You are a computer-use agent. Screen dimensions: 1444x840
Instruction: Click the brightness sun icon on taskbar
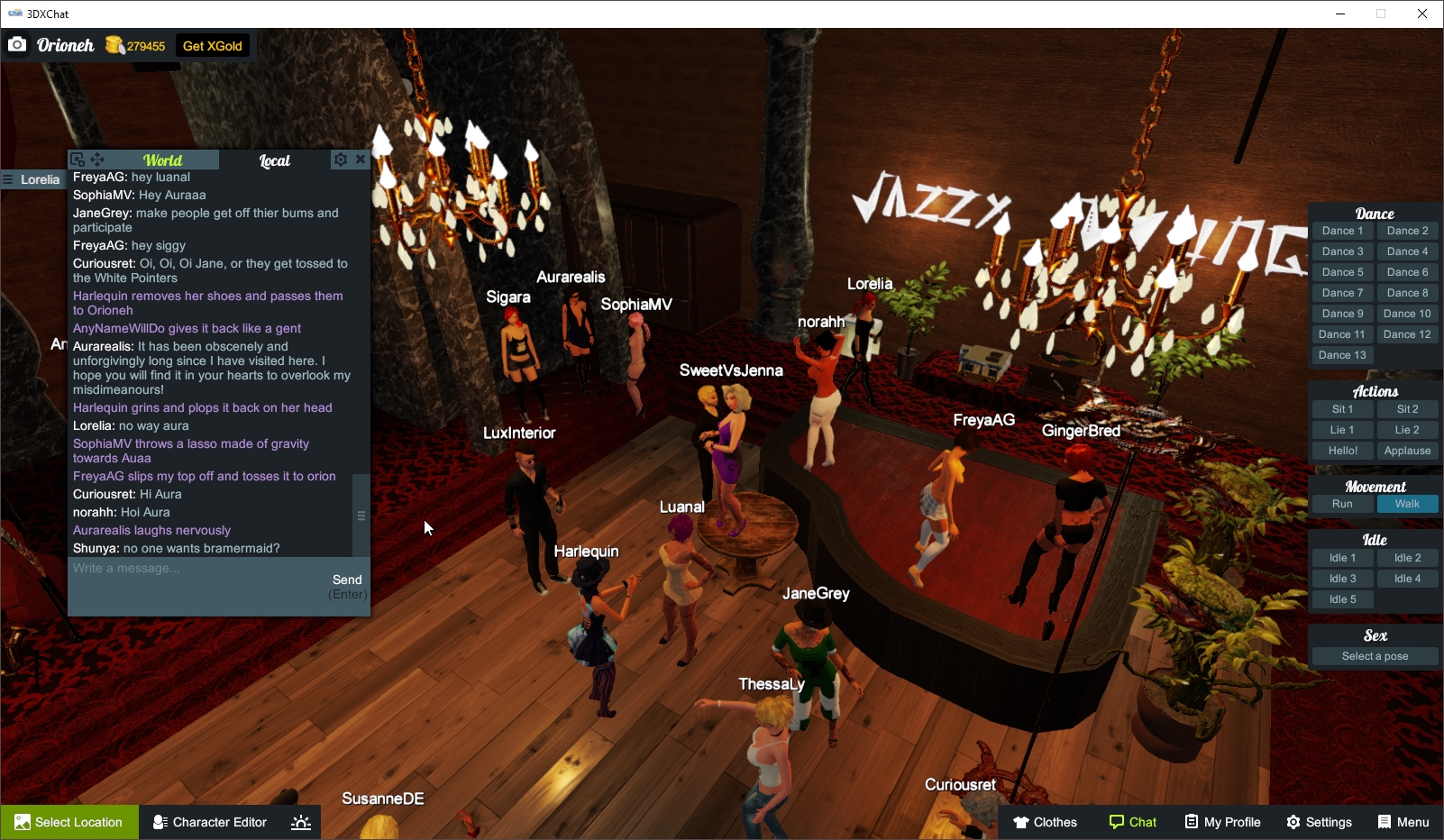300,822
